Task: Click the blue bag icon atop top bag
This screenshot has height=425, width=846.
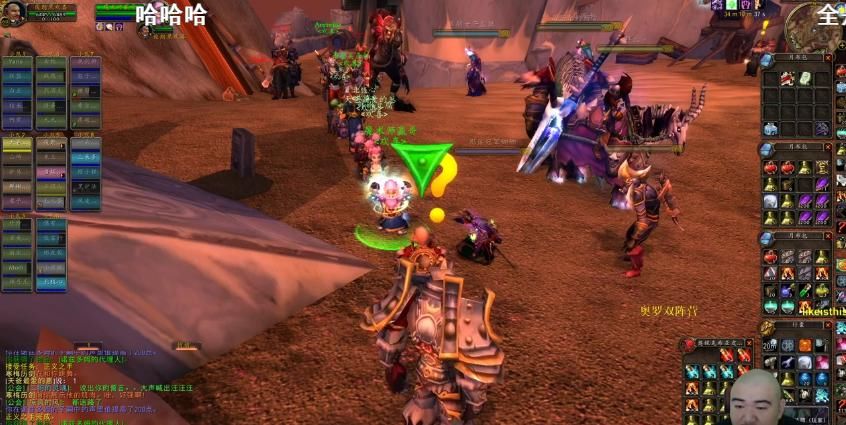Action: [x=768, y=58]
